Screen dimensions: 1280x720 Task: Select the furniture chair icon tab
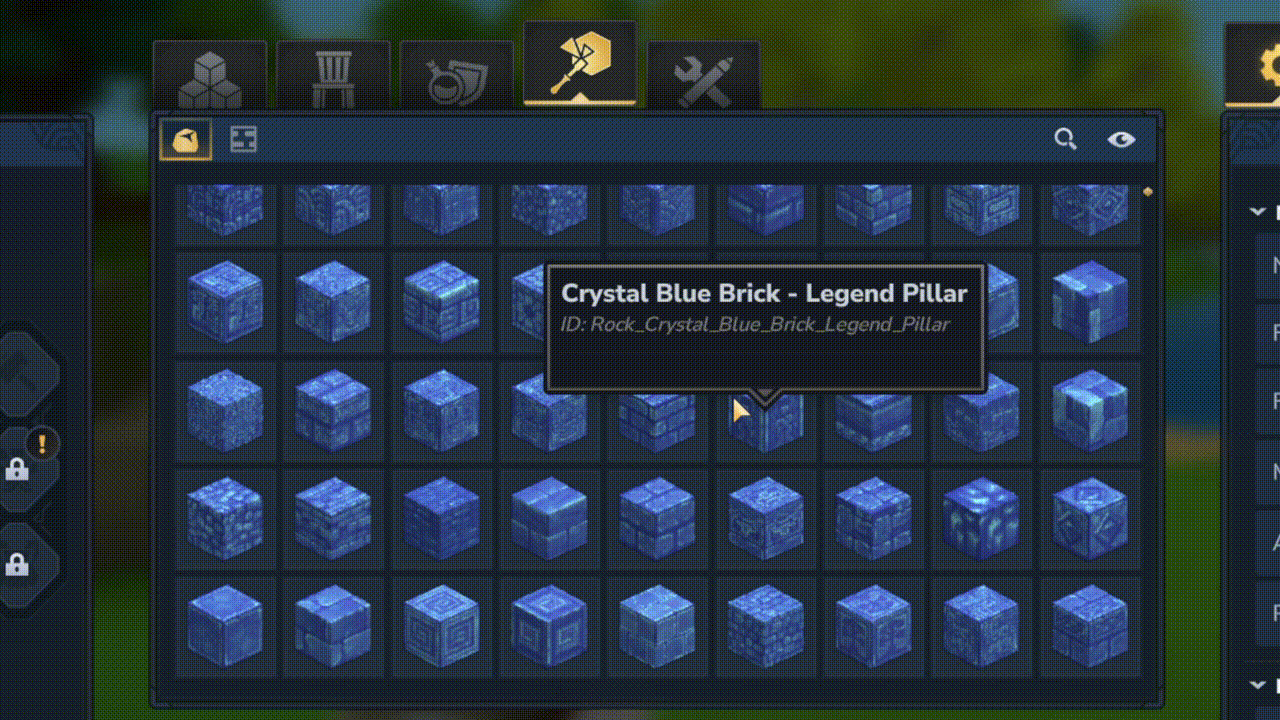(333, 70)
